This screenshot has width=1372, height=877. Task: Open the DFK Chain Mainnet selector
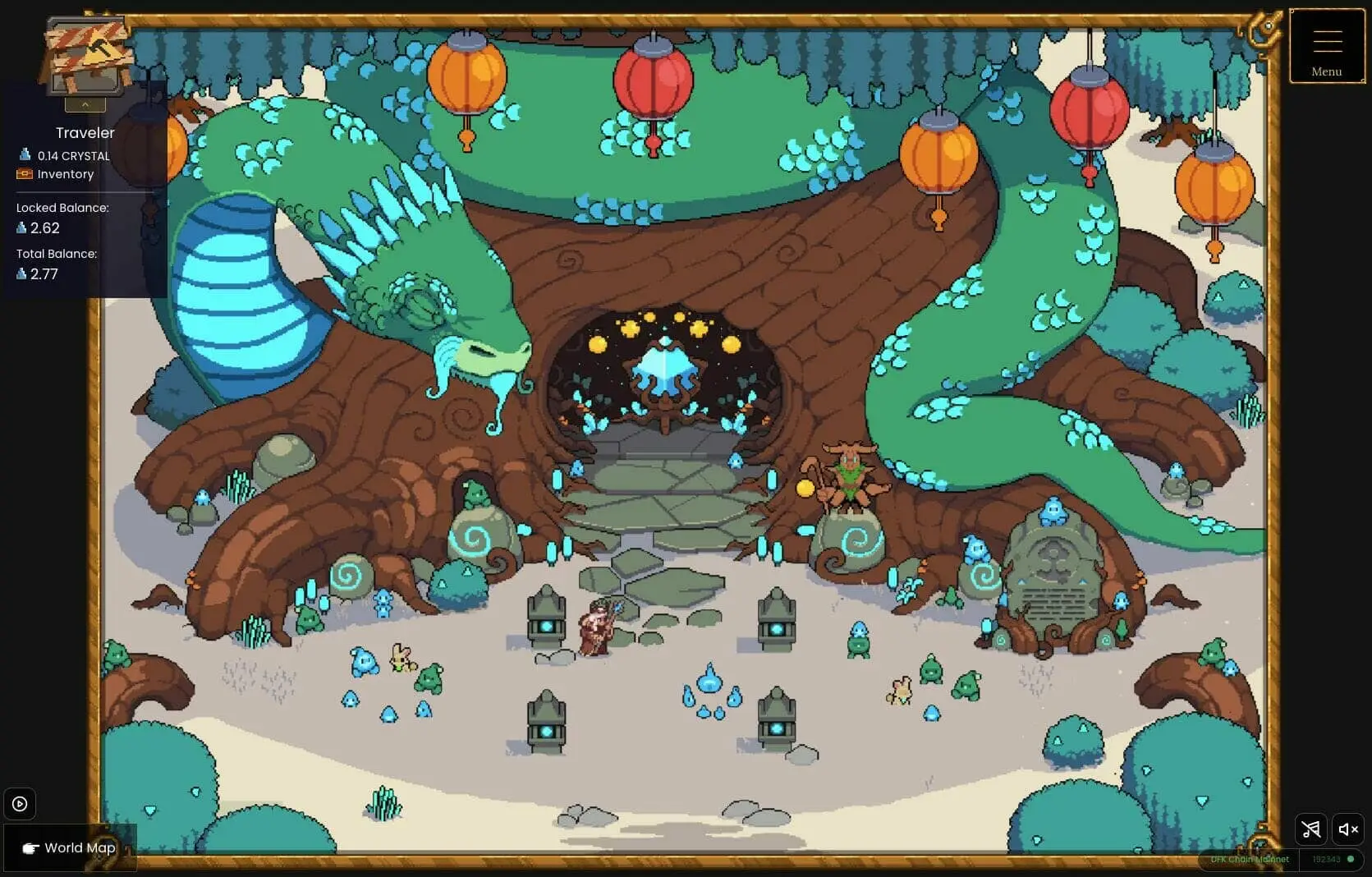pos(1249,859)
